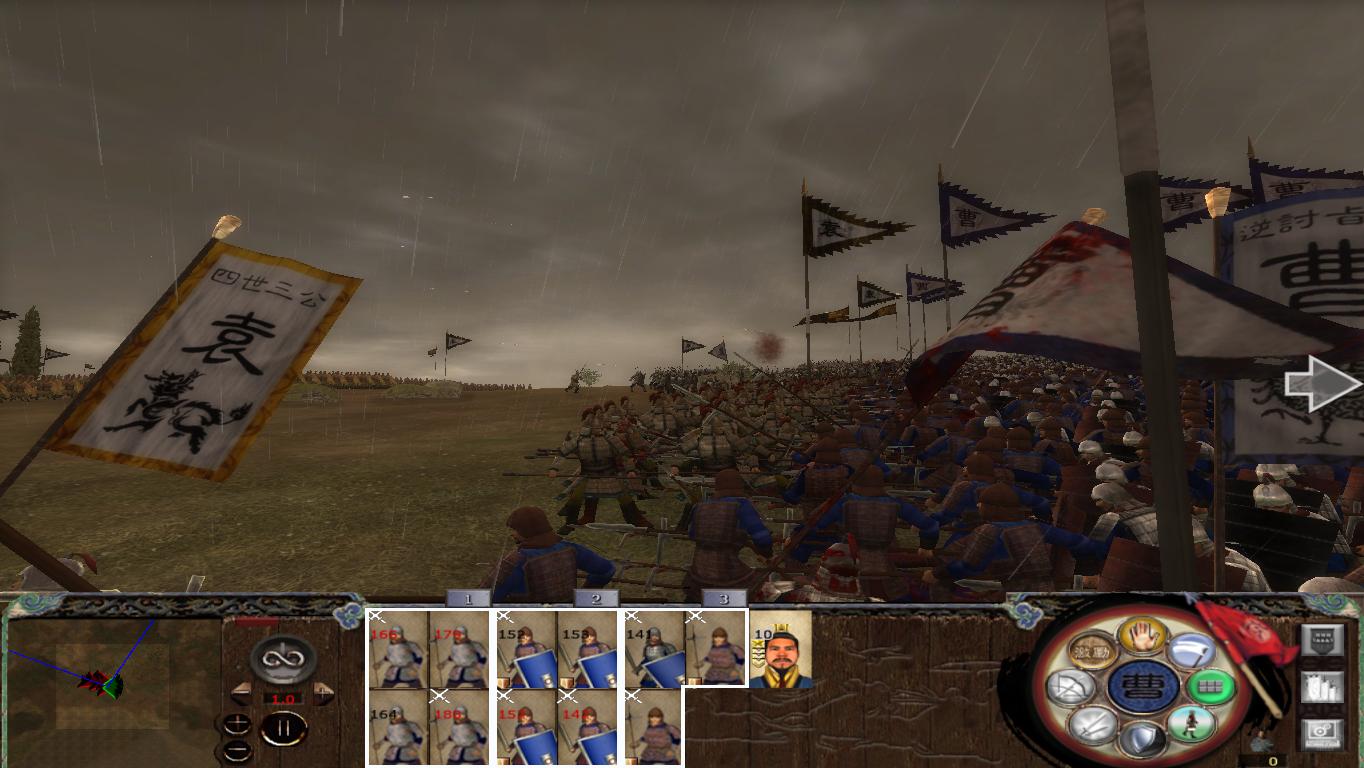Click the infinity battle-time icon above the speed display

pyautogui.click(x=283, y=657)
